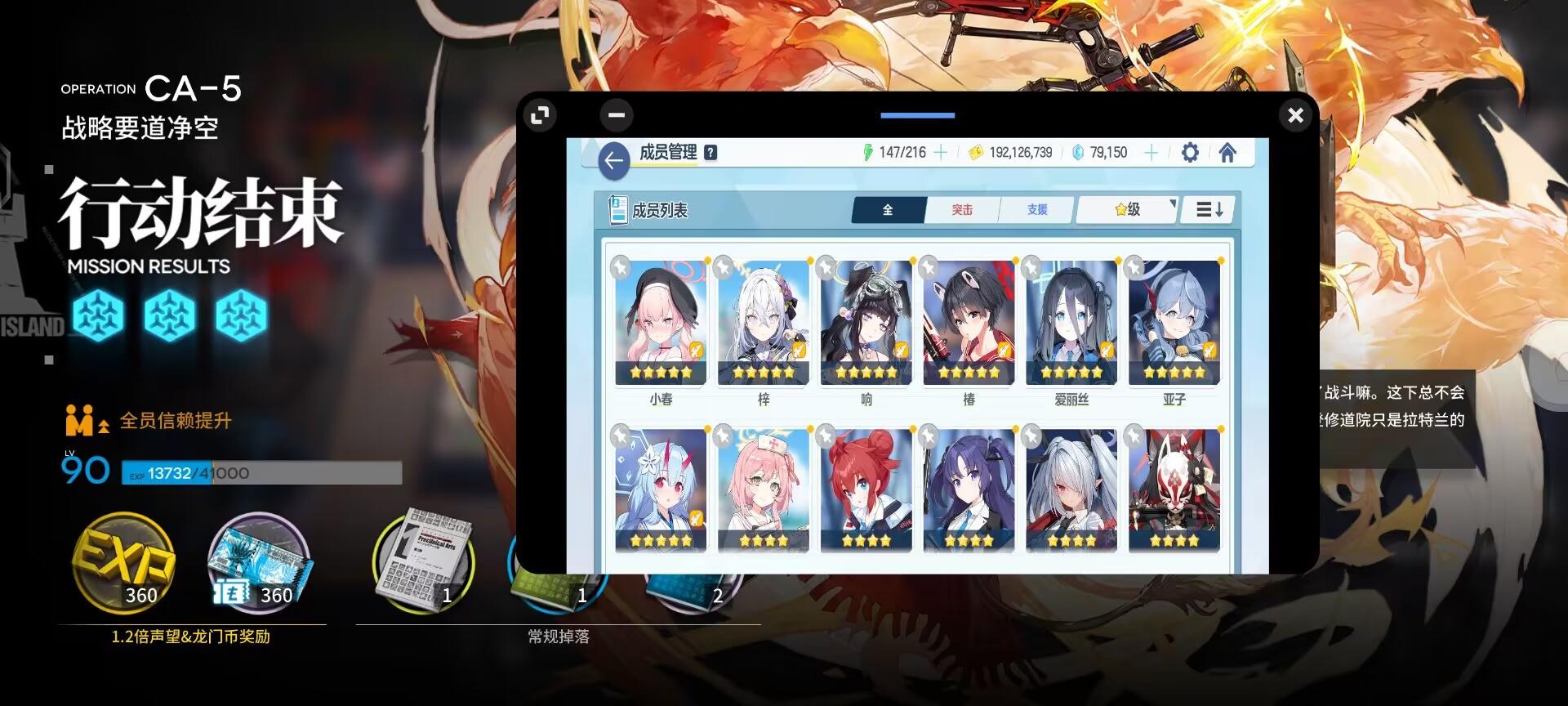Toggle the pin marker on 梓's card
Screen dimensions: 1568x706
pos(723,266)
